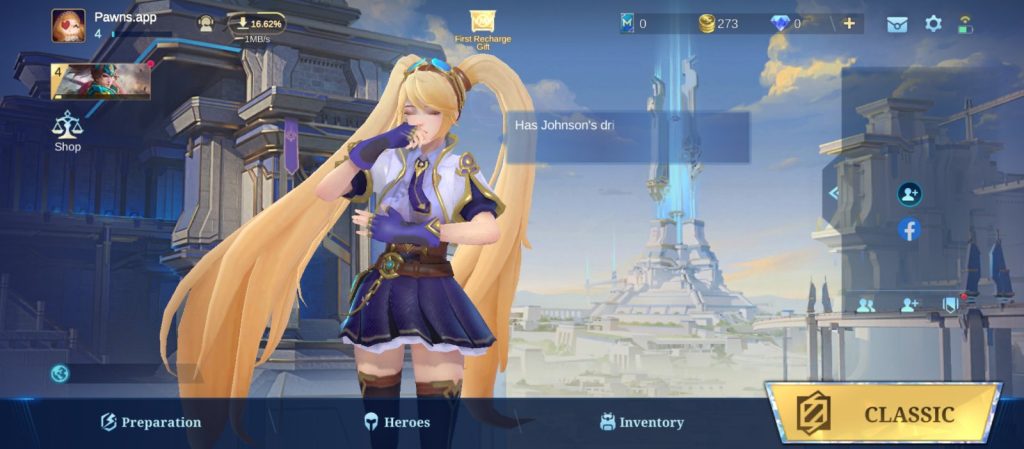Invite a friend with the round add-friend icon

(909, 194)
